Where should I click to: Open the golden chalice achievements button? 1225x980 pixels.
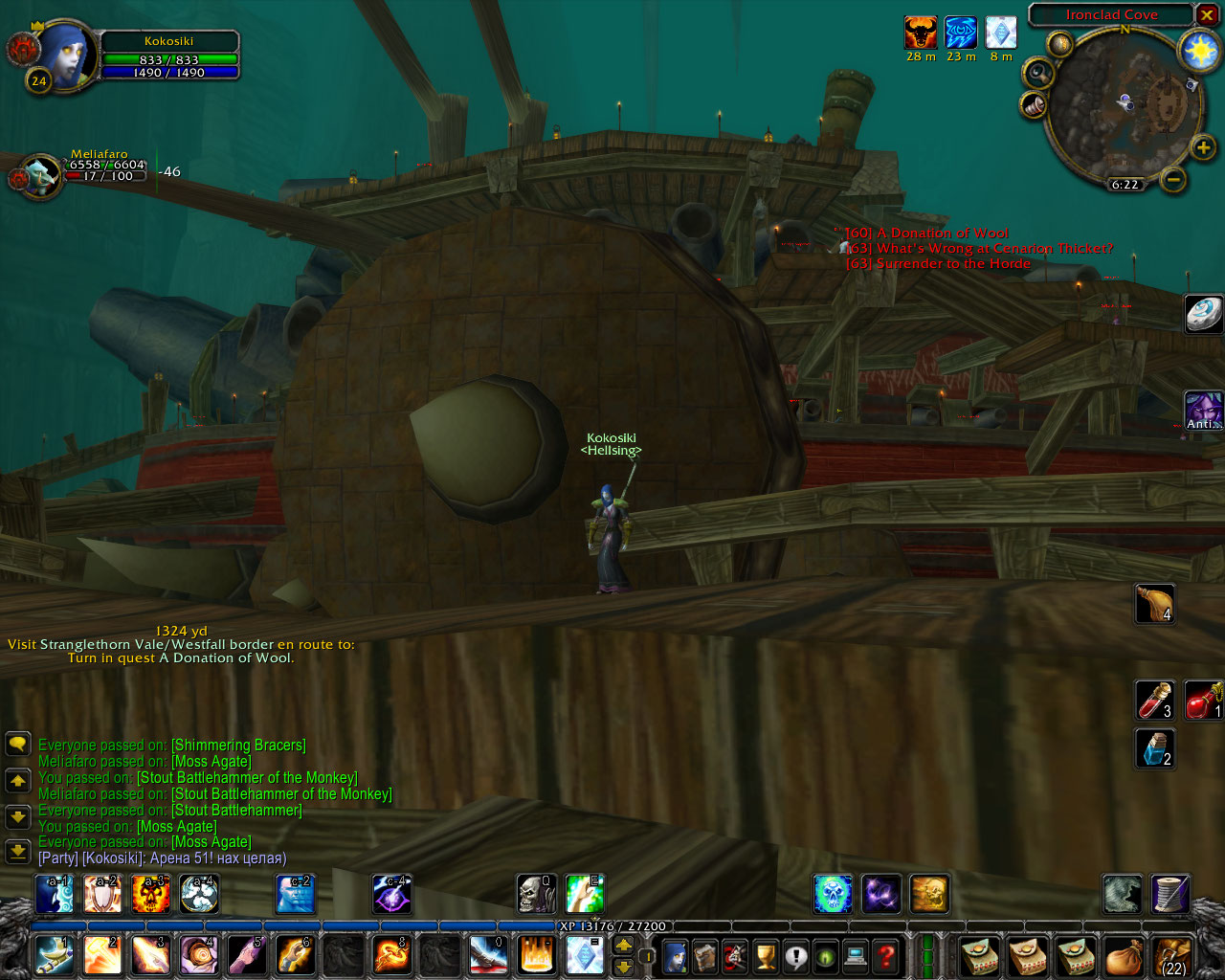point(766,955)
